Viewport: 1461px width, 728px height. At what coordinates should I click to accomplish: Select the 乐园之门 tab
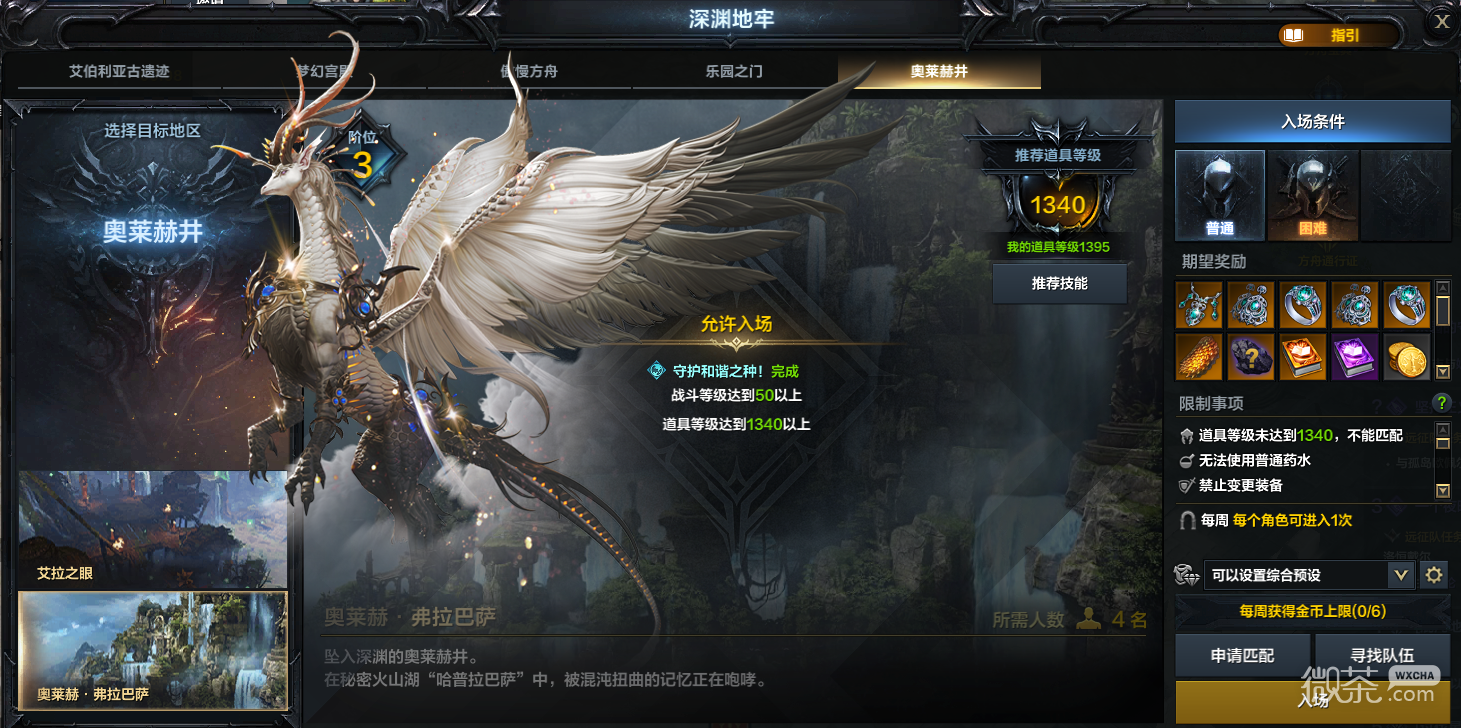[734, 72]
